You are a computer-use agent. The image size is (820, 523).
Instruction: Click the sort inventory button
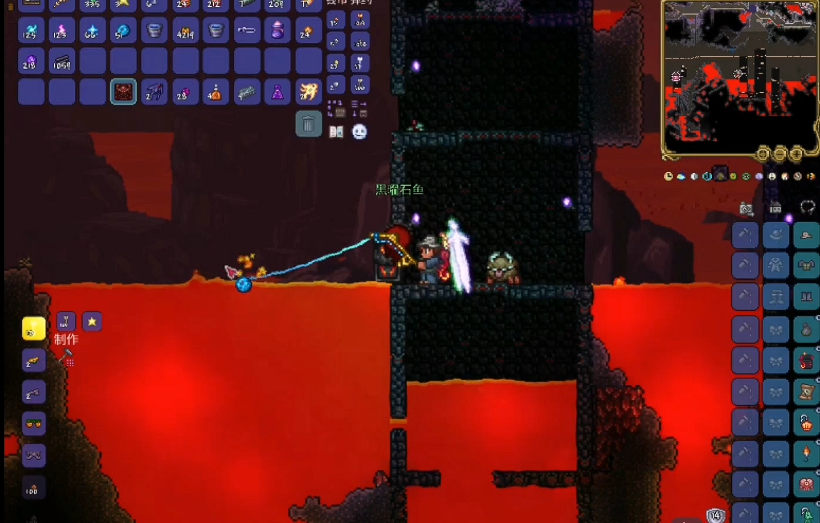tap(359, 108)
